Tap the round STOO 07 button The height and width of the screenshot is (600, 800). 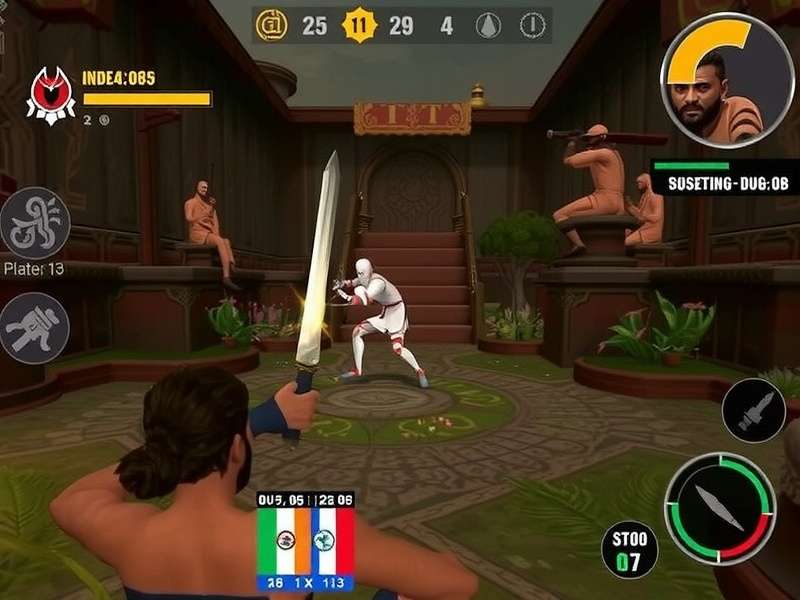coord(630,549)
